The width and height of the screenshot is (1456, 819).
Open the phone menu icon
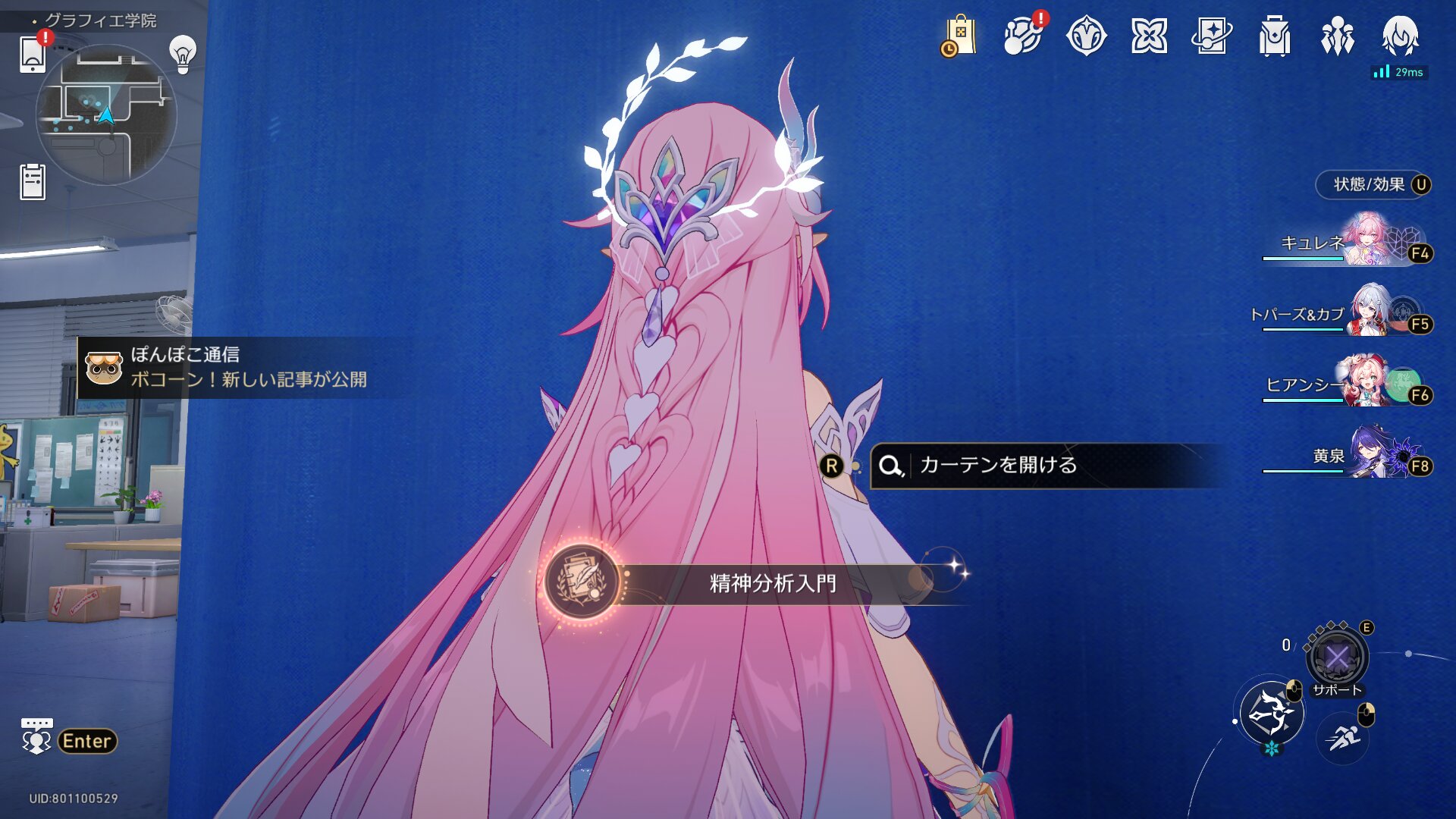click(33, 54)
